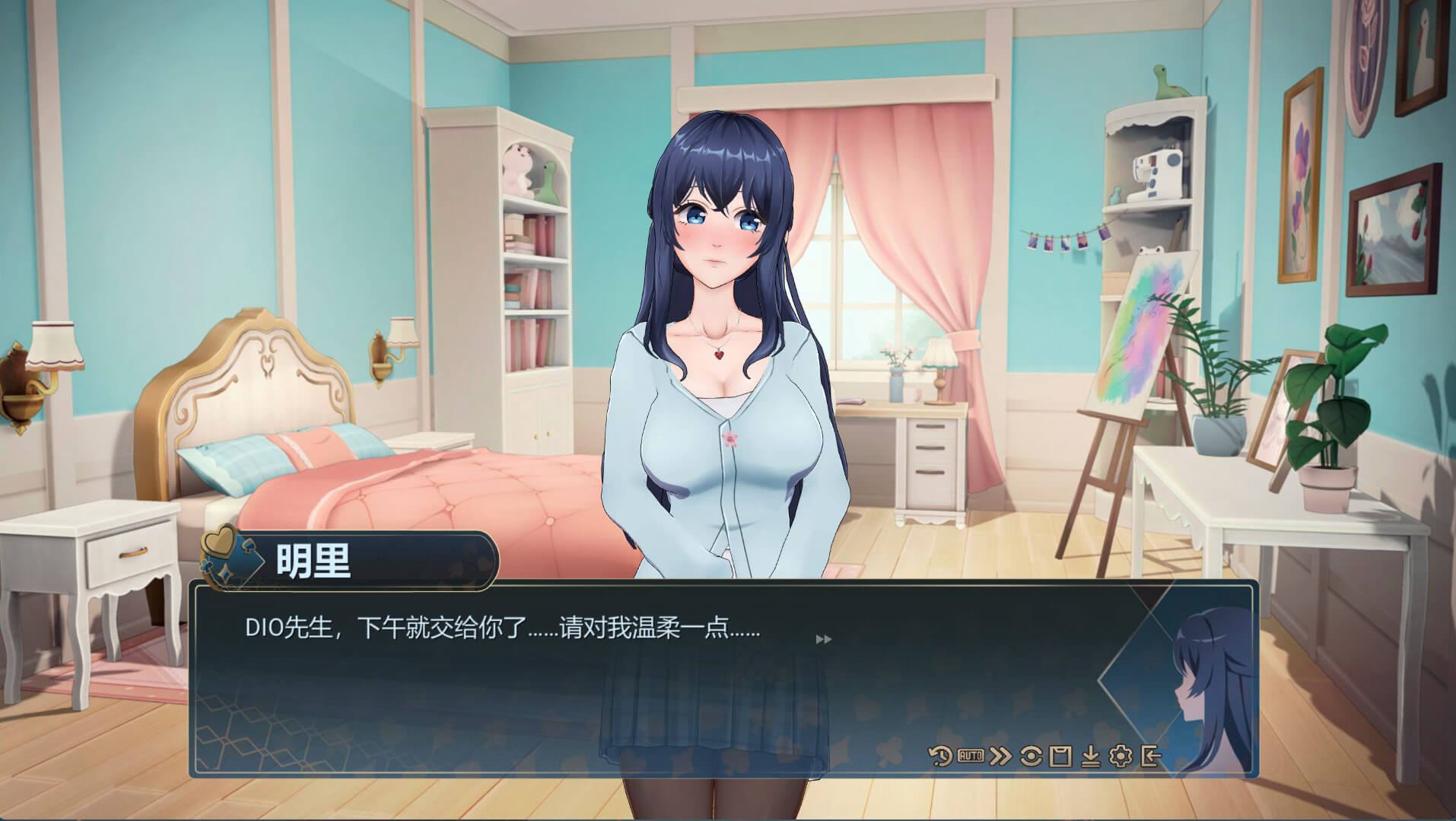Open settings with the gear icon
Viewport: 1456px width, 821px height.
(x=1121, y=756)
